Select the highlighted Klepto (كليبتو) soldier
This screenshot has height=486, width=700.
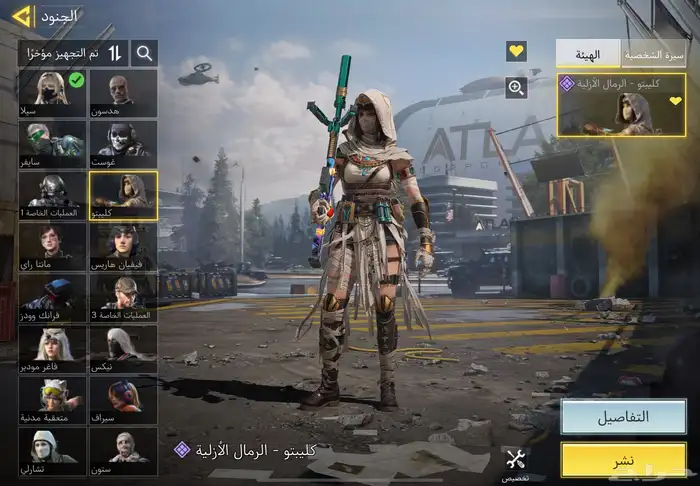click(x=123, y=195)
